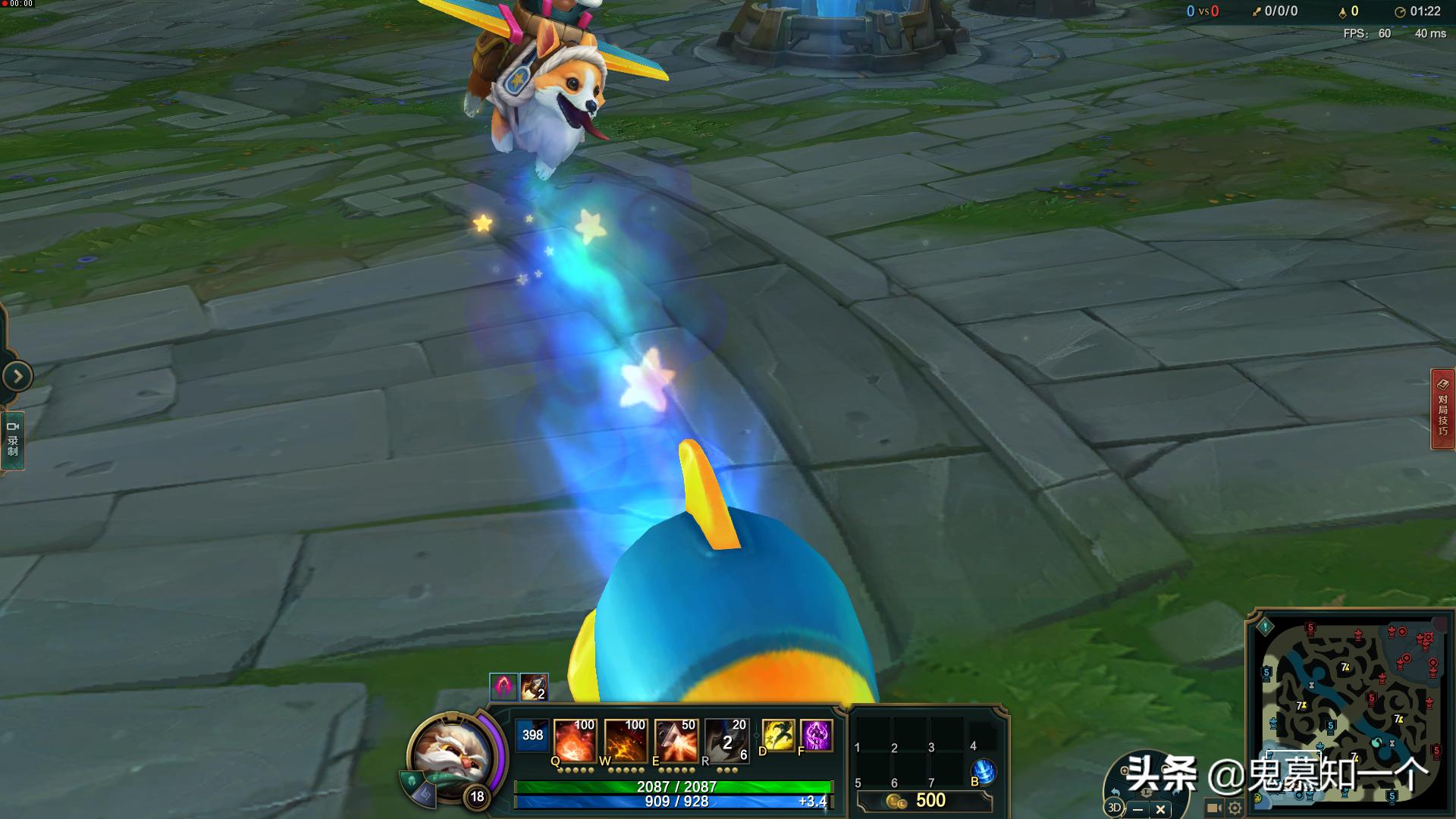
Task: Click the passive ability icon showing 398
Action: 532,736
